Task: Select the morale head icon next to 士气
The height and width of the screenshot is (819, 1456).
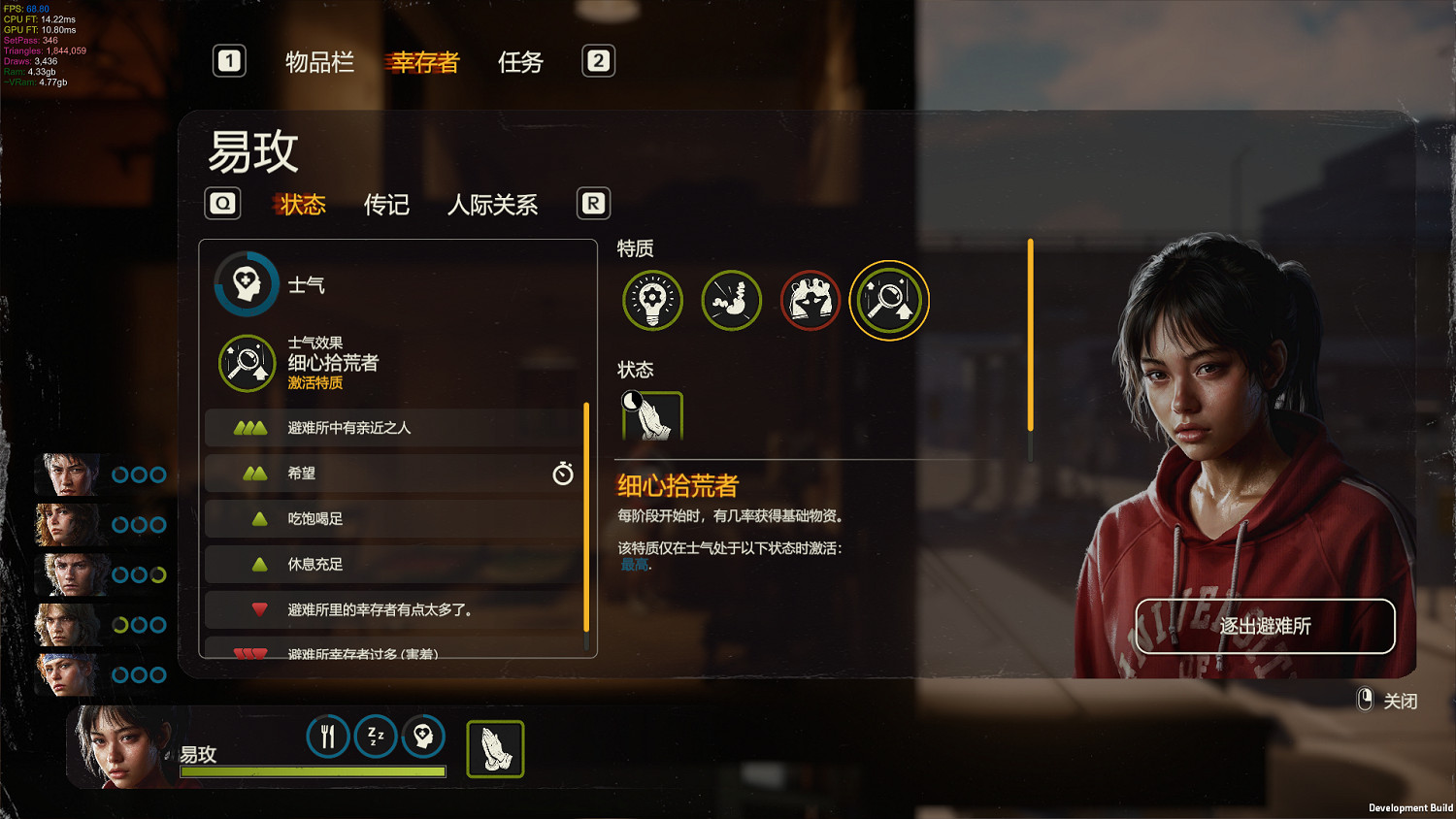Action: (246, 282)
